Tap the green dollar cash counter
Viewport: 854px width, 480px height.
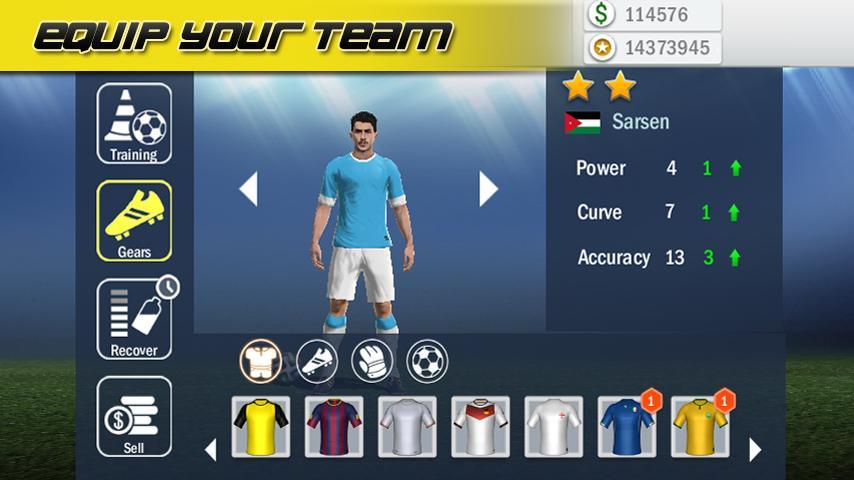652,15
